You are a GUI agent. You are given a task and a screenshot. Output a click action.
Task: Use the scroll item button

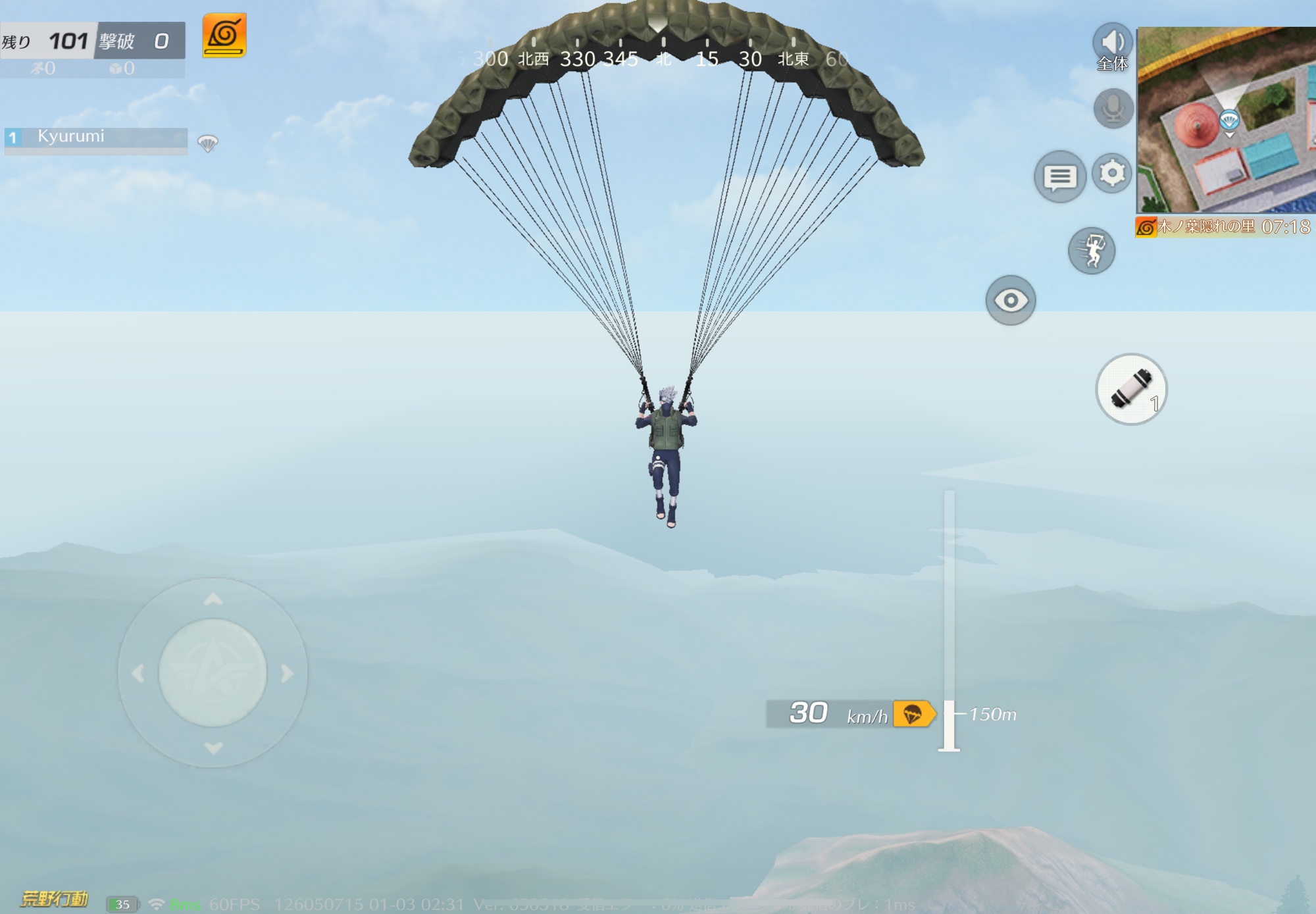tap(1130, 389)
